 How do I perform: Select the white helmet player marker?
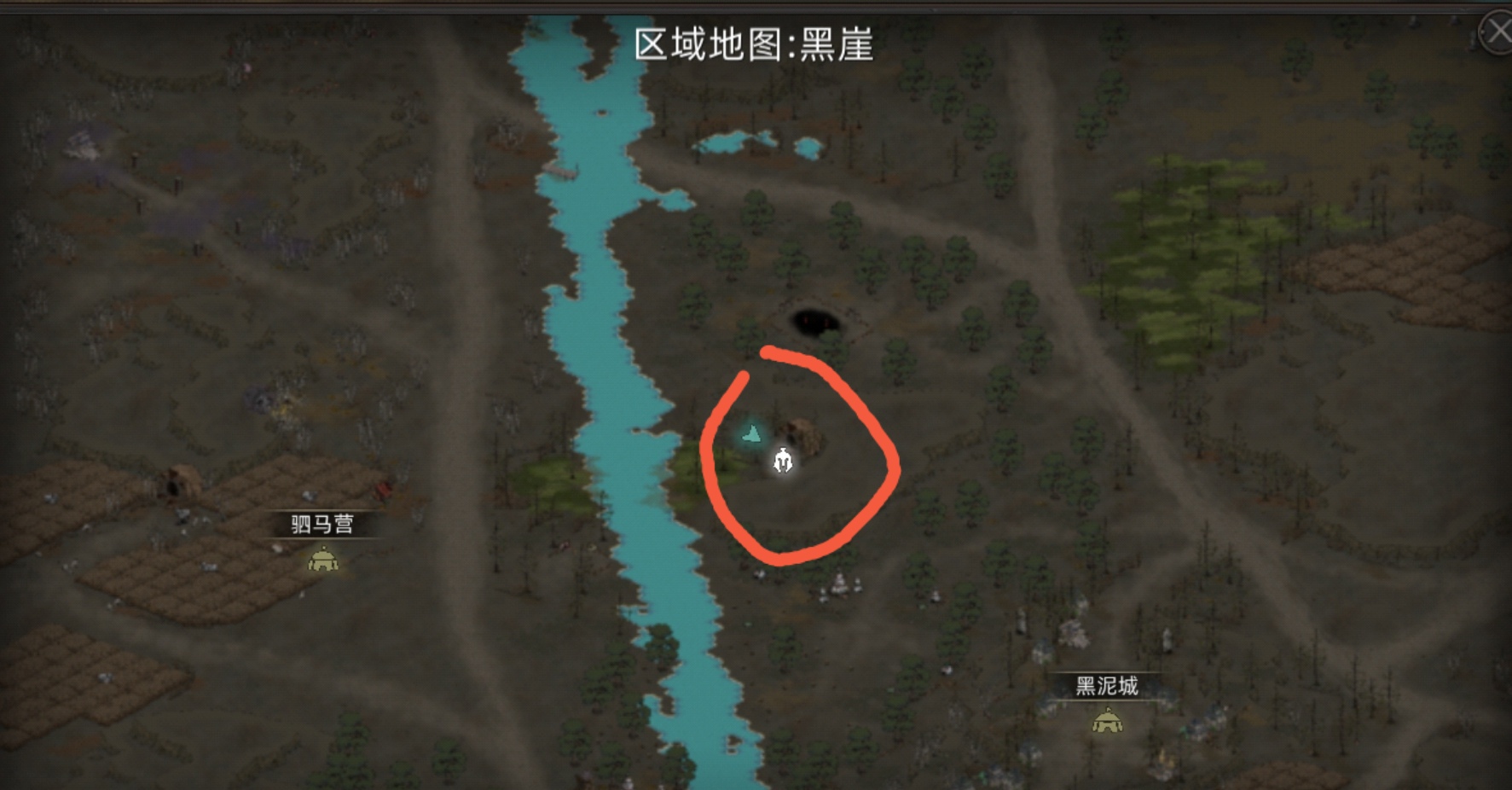pos(782,462)
